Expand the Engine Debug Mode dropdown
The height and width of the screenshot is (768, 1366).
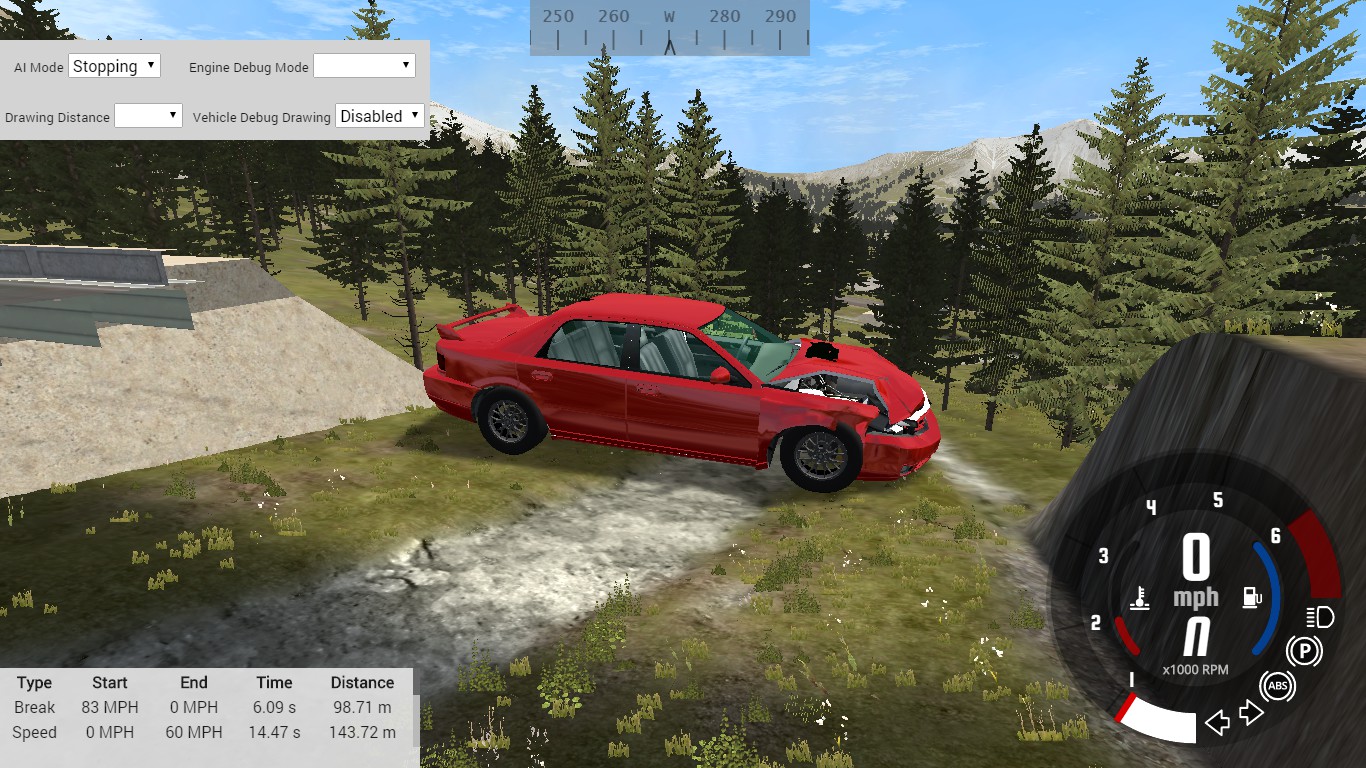pyautogui.click(x=364, y=66)
